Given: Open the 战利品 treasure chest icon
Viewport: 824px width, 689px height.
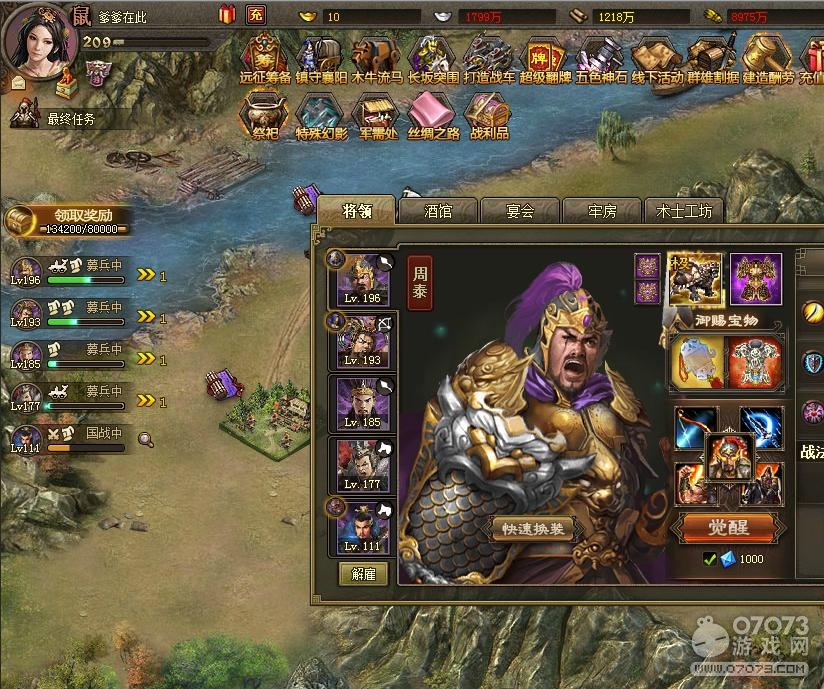Looking at the screenshot, I should pyautogui.click(x=488, y=115).
